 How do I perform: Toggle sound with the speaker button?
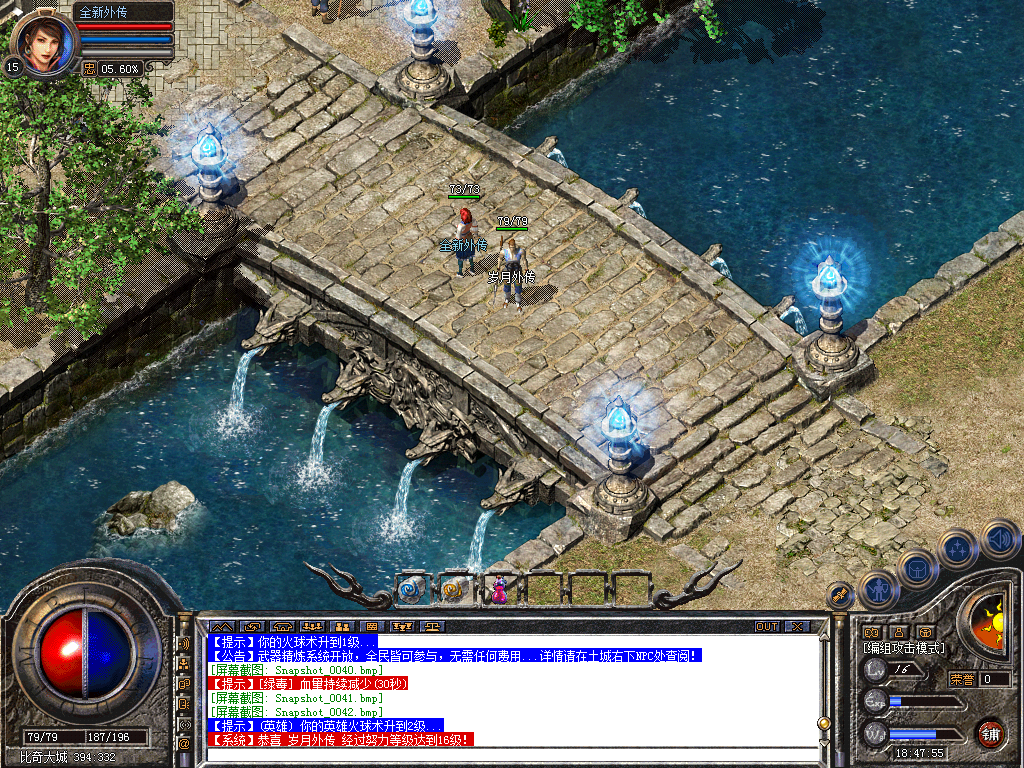click(x=1000, y=538)
